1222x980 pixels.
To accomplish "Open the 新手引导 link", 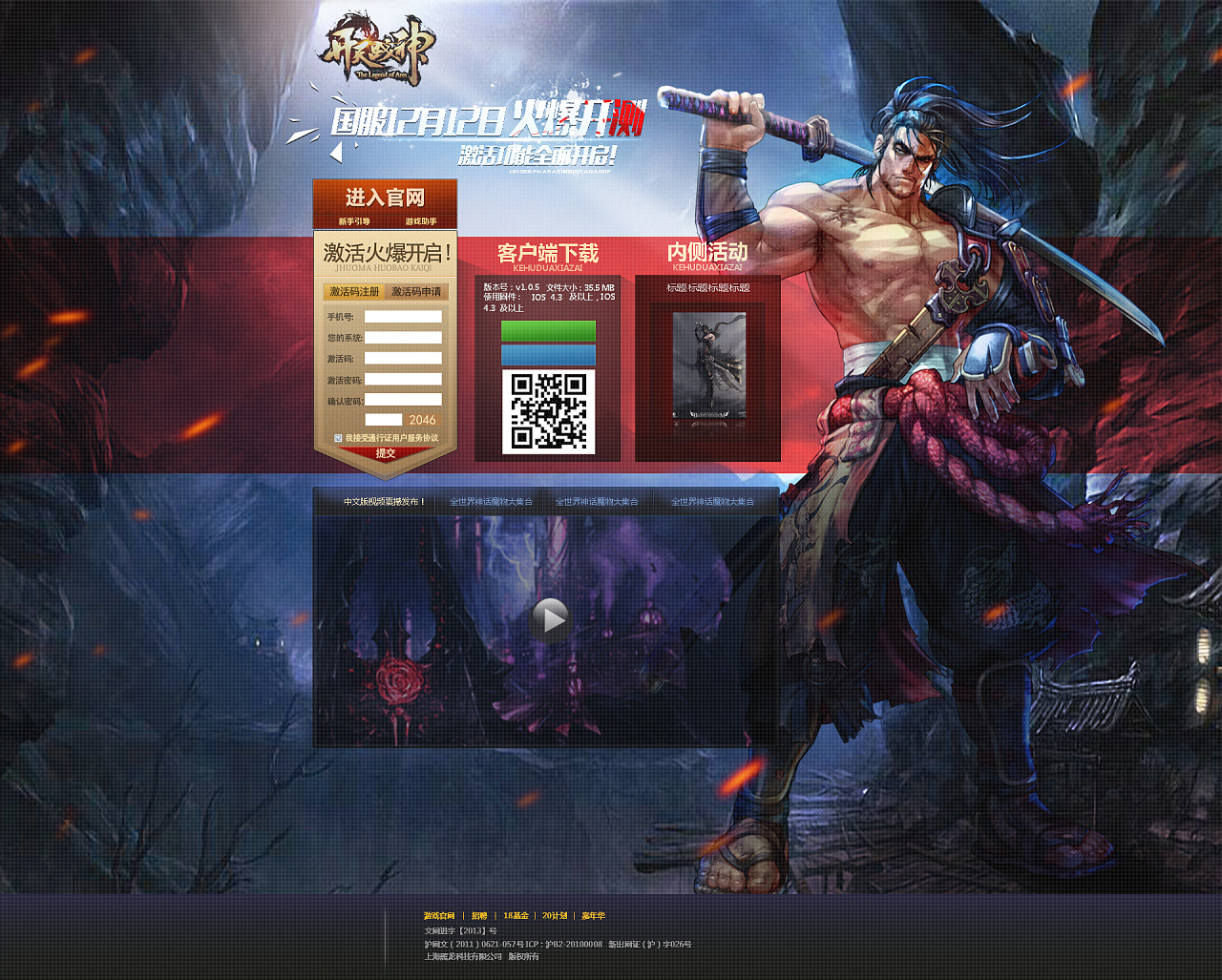I will (x=354, y=220).
